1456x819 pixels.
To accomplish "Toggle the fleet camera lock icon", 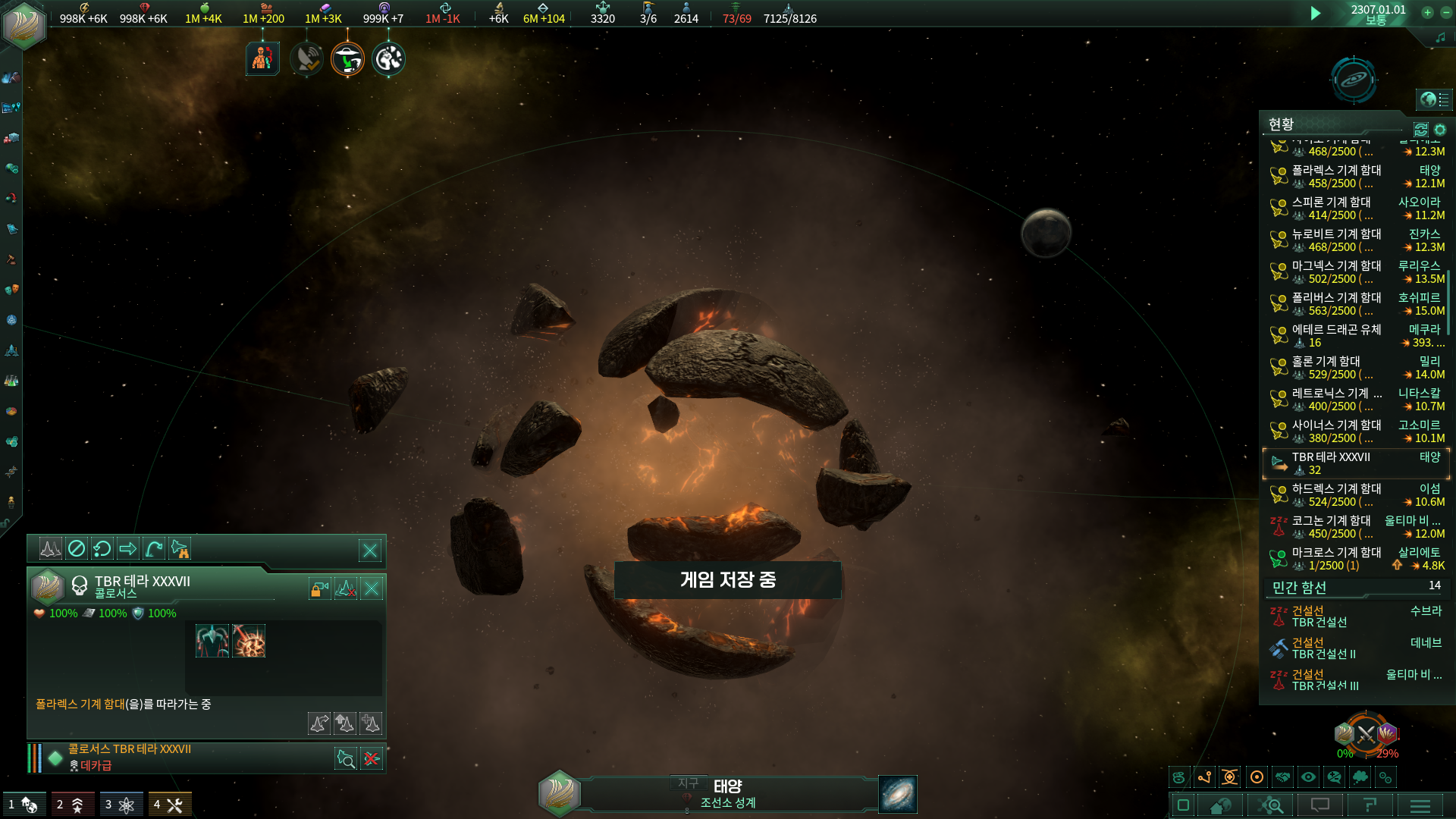I will tap(319, 588).
